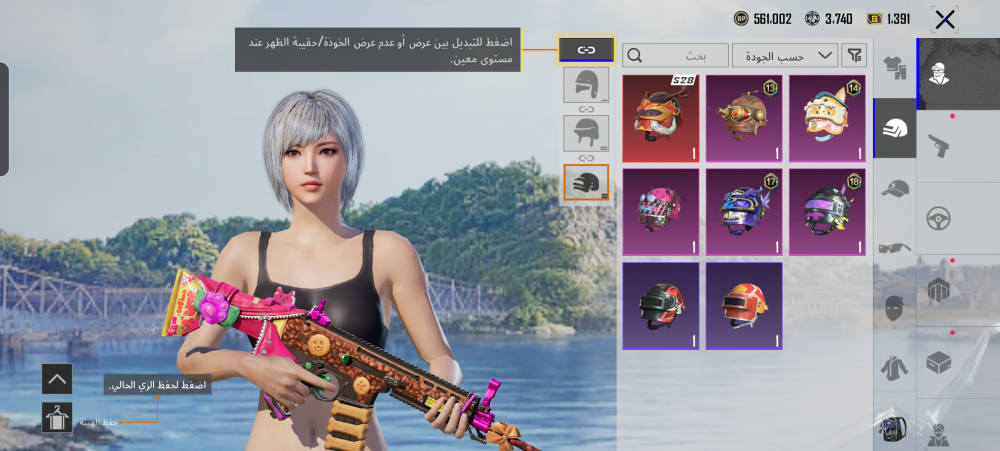Click the search field for helmets
Image resolution: width=1000 pixels, height=451 pixels.
click(675, 55)
